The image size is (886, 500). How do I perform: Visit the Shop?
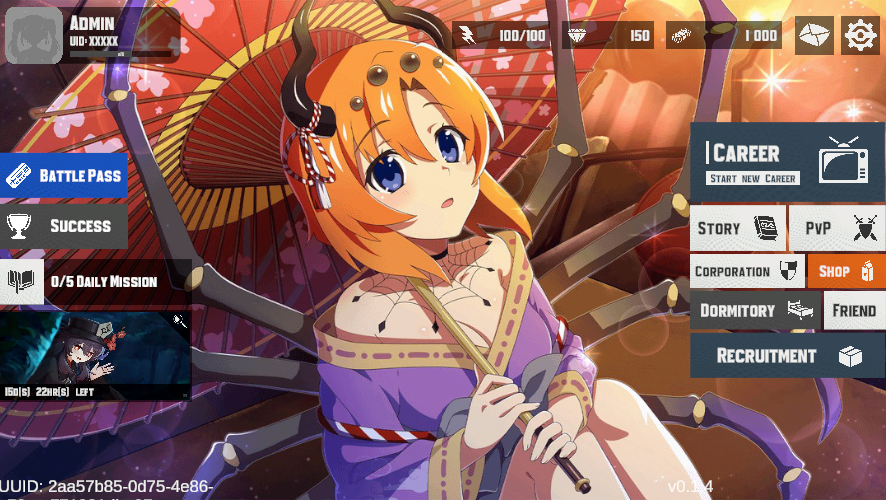pos(846,271)
